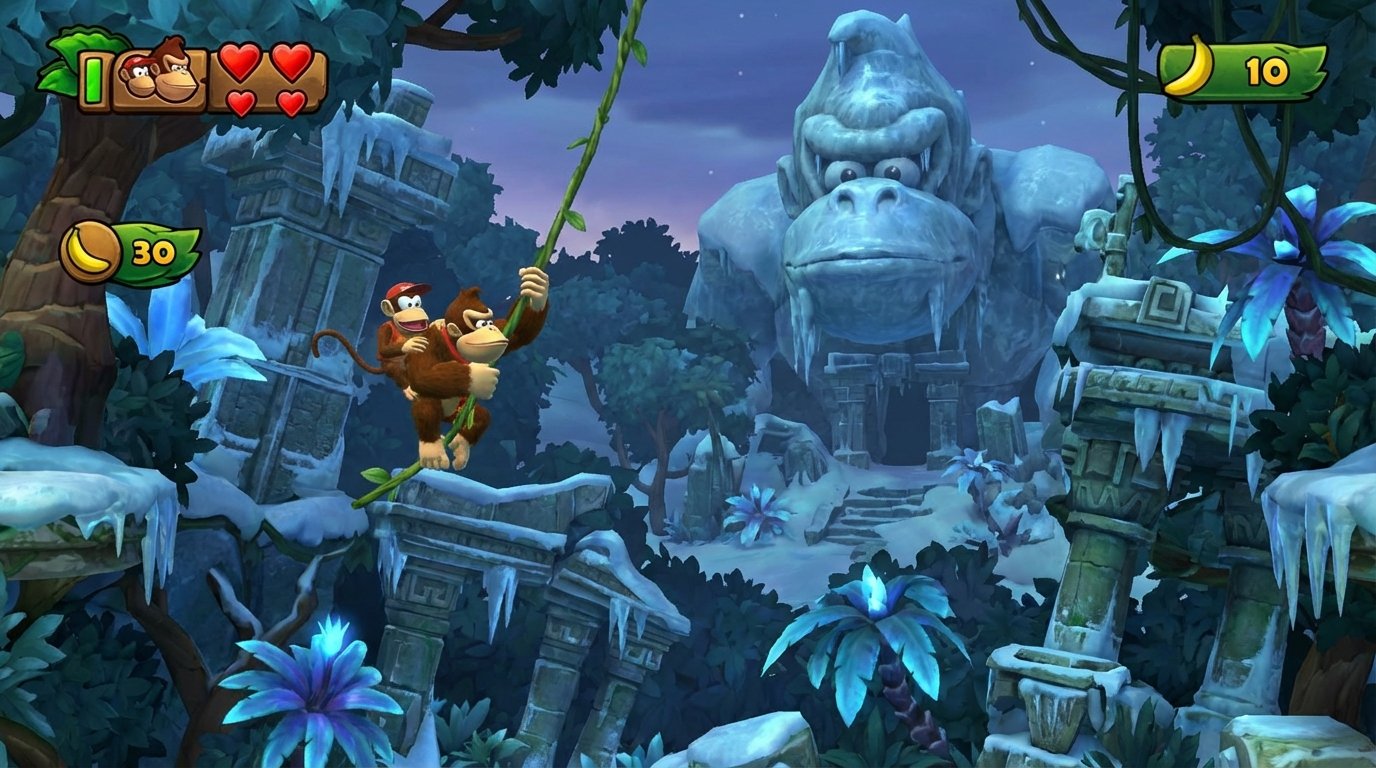Click the large top-left heart icon
Image resolution: width=1376 pixels, height=768 pixels.
(x=241, y=62)
